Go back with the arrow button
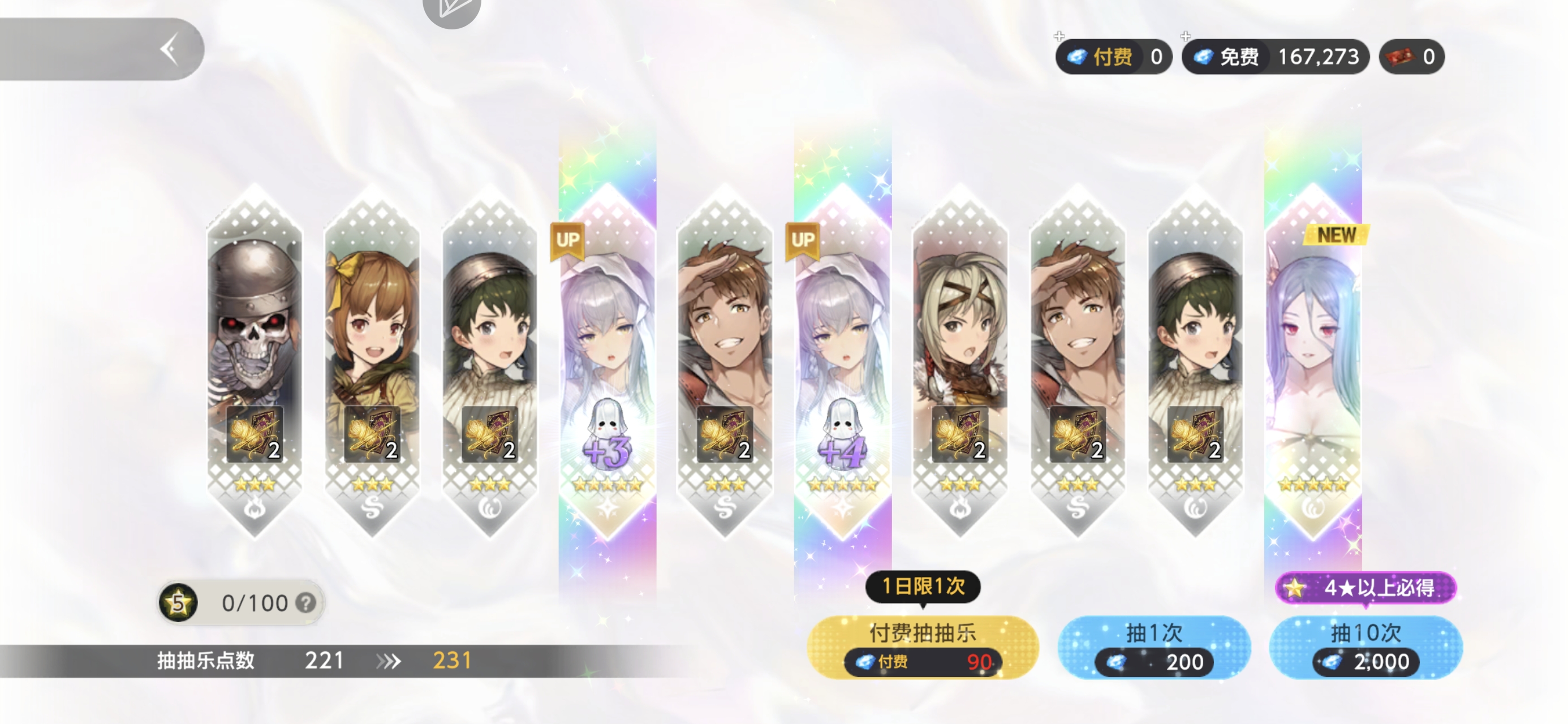The image size is (1568, 724). [x=169, y=49]
